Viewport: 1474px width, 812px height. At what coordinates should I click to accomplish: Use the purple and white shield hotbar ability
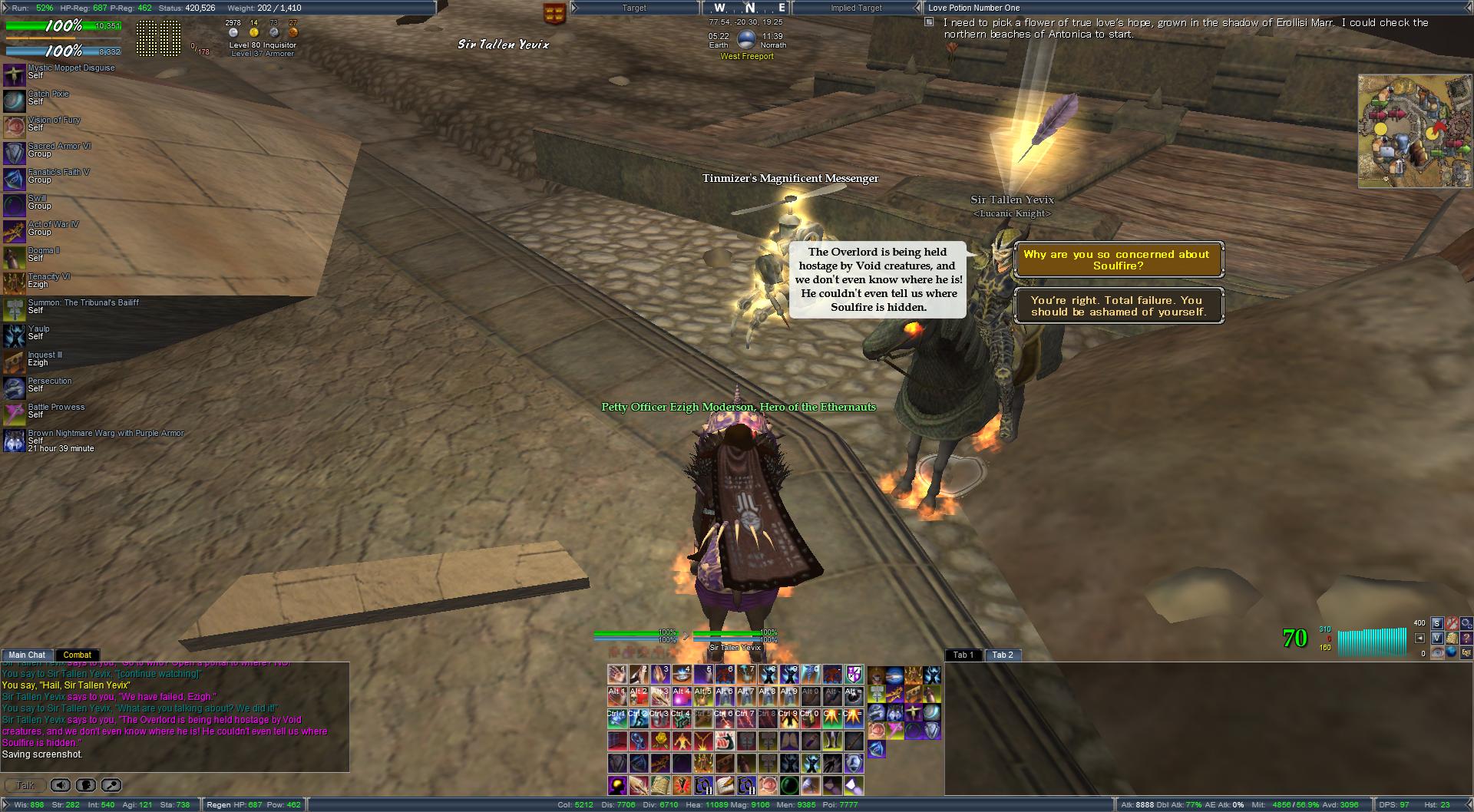[854, 675]
